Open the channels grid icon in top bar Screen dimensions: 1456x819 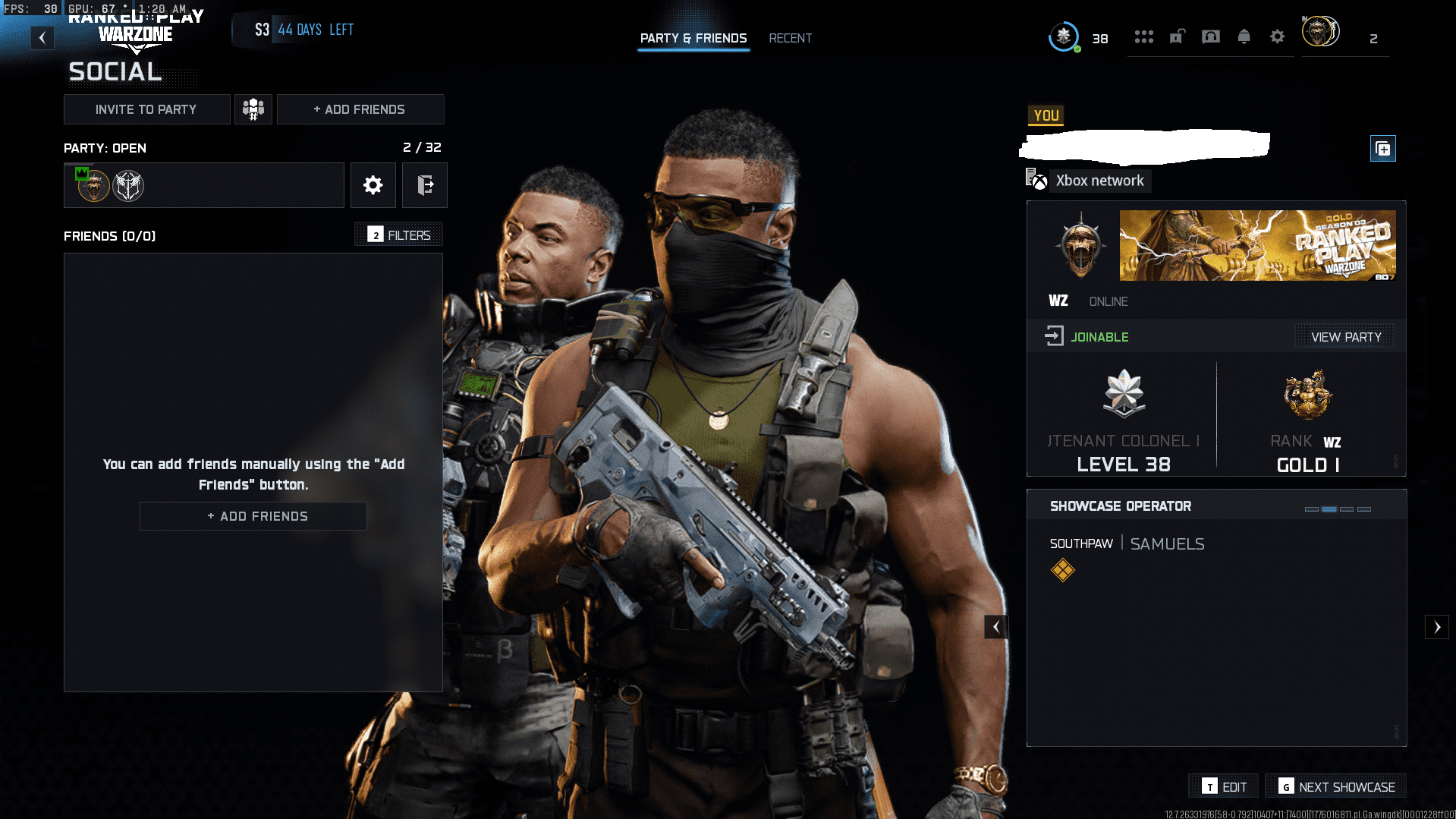tap(1144, 36)
